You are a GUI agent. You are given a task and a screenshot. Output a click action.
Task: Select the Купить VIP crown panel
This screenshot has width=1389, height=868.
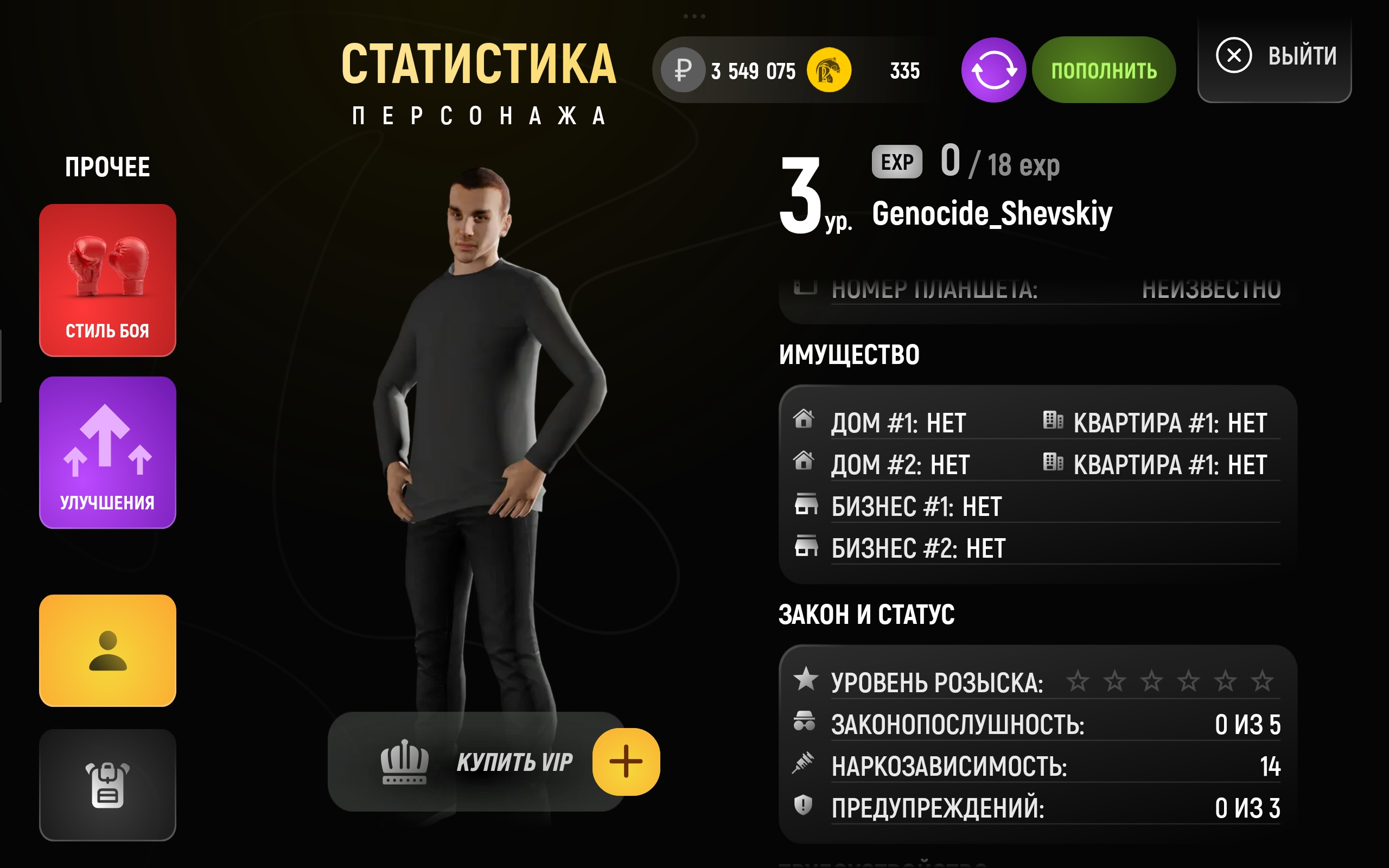point(476,762)
